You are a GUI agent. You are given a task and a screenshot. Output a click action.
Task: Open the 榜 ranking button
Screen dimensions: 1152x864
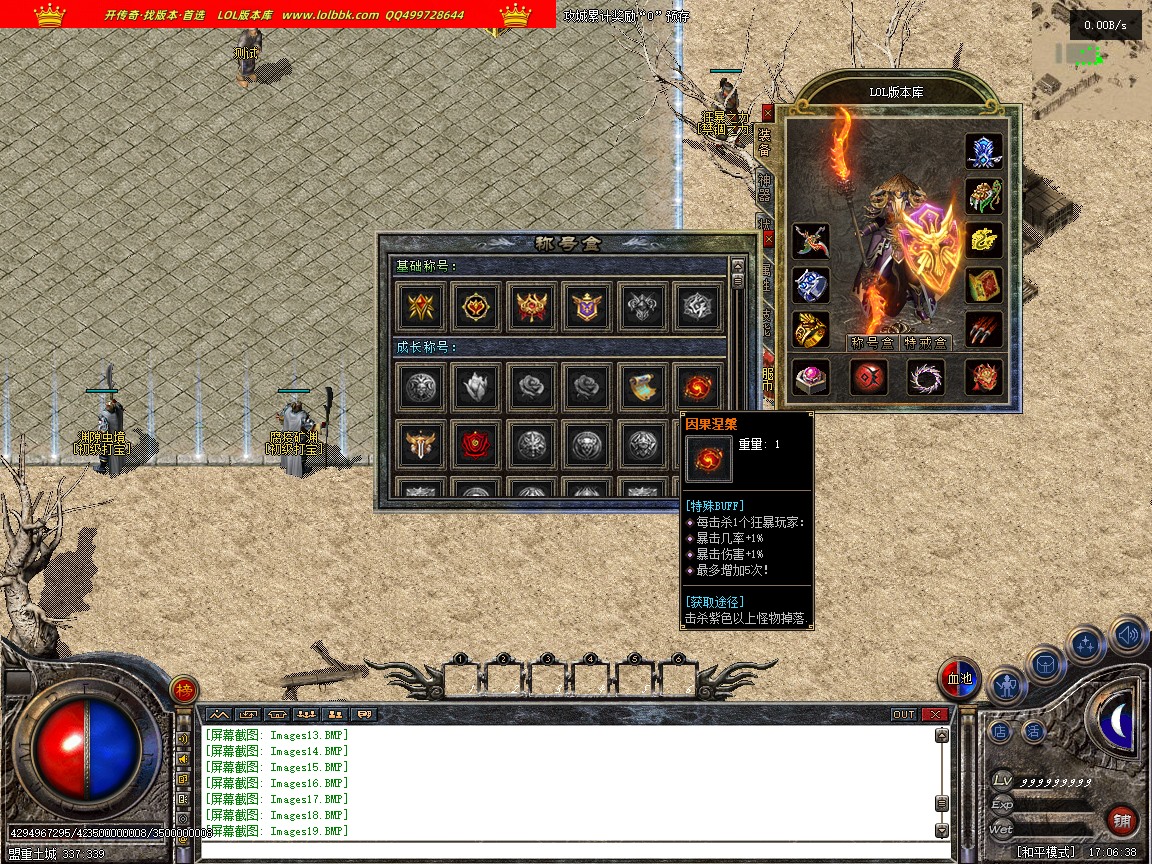(x=183, y=689)
